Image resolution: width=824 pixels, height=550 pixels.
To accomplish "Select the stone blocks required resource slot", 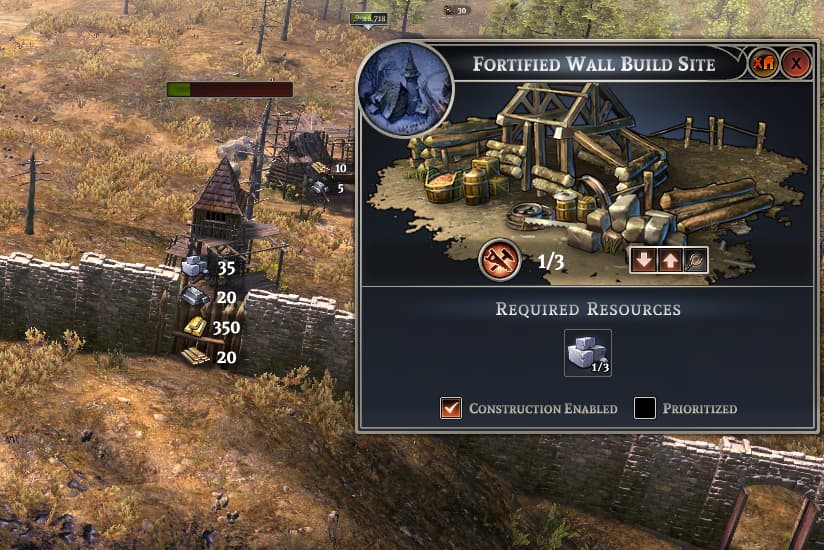I will coord(587,353).
